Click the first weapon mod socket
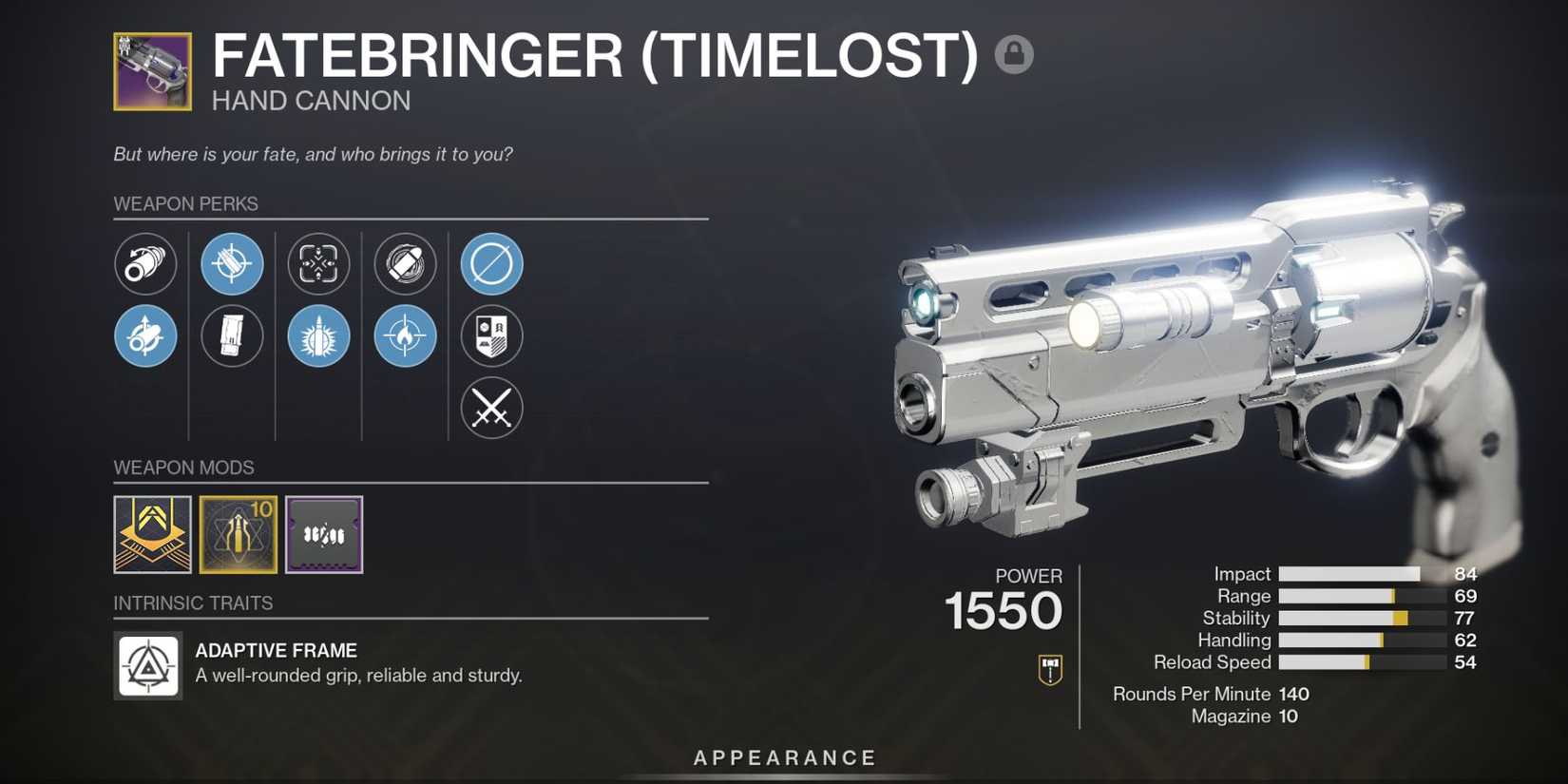 pos(152,534)
